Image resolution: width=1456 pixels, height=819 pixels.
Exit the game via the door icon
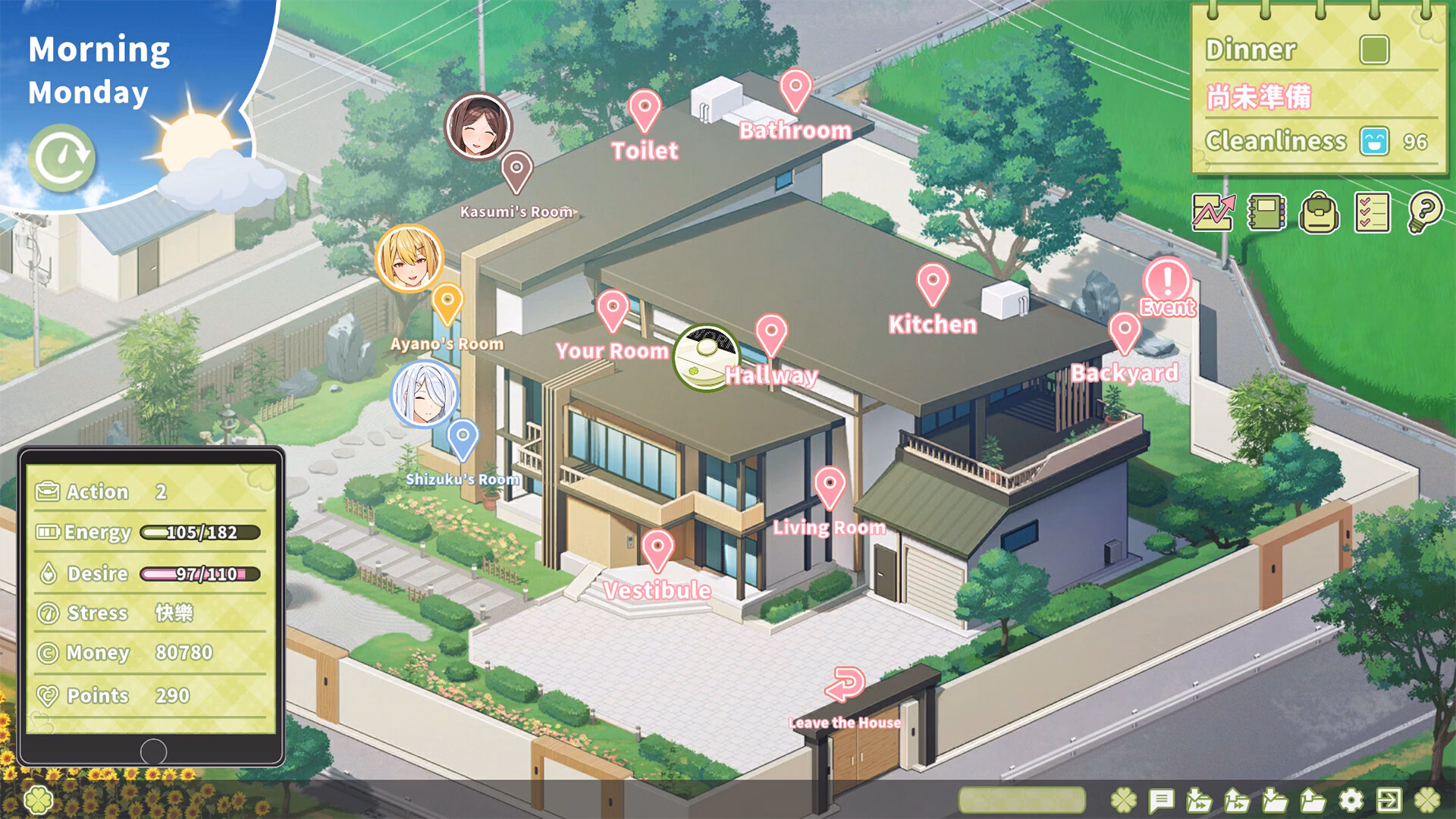pyautogui.click(x=1389, y=799)
